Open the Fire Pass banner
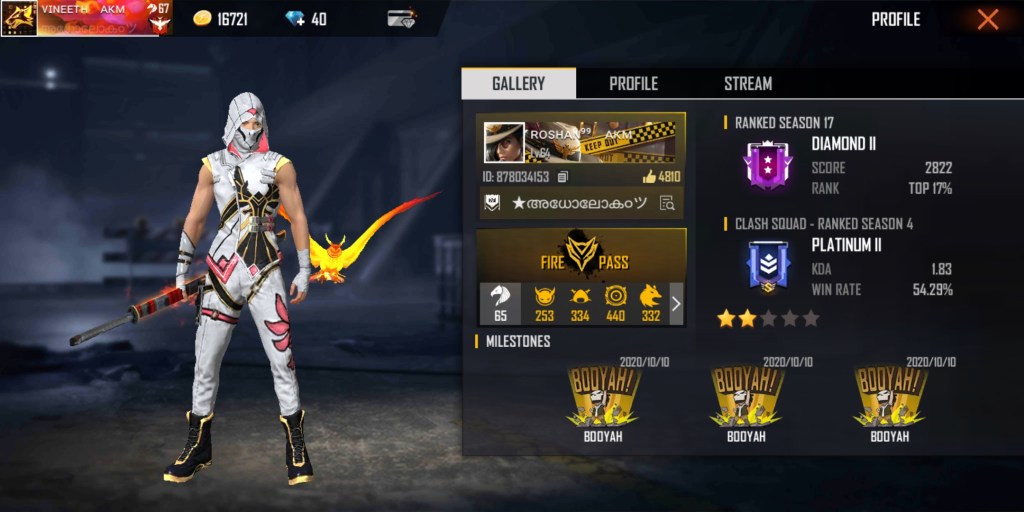 [581, 255]
